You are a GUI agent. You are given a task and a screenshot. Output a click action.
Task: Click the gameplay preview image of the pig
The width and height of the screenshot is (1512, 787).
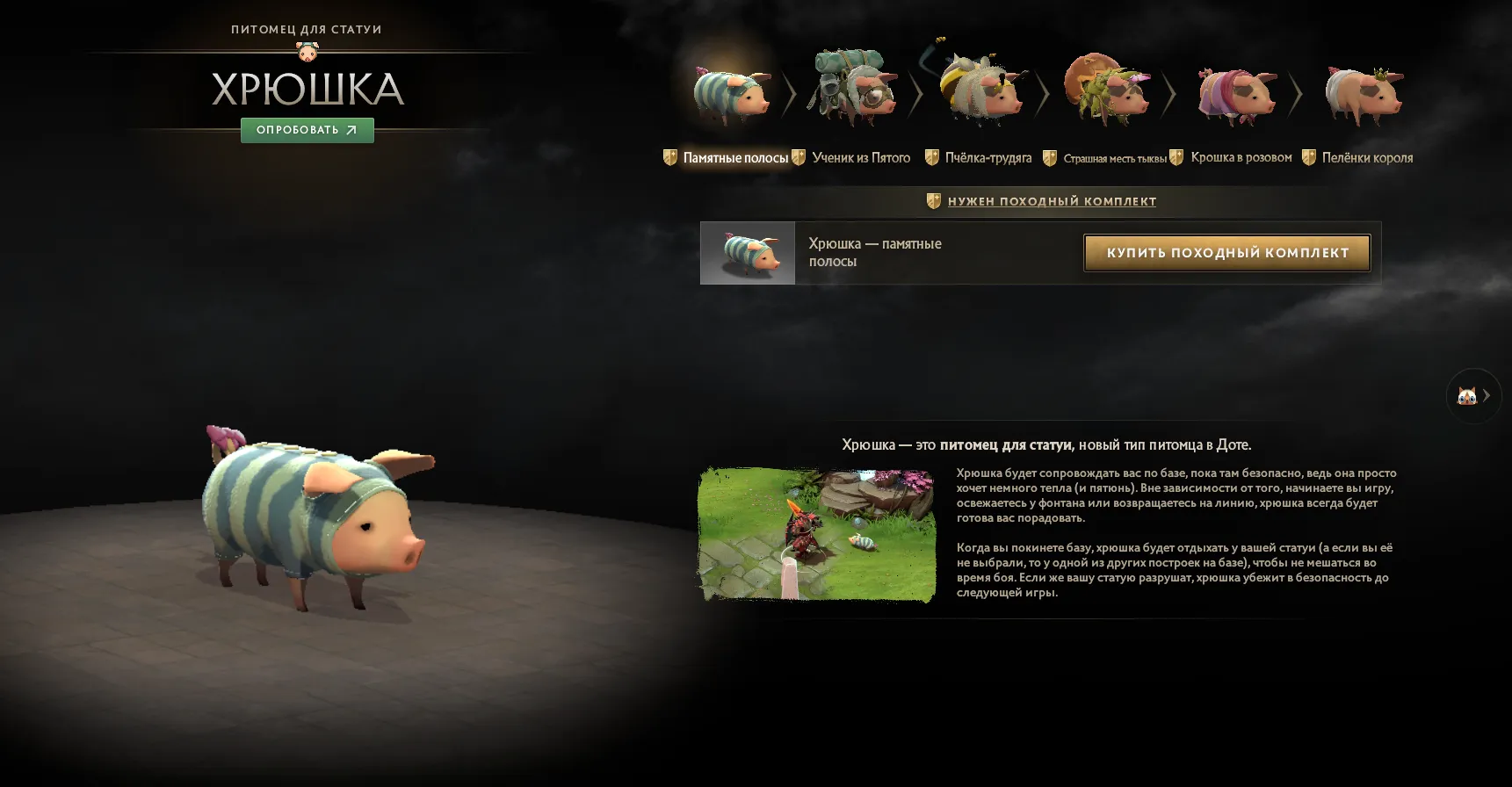click(817, 534)
